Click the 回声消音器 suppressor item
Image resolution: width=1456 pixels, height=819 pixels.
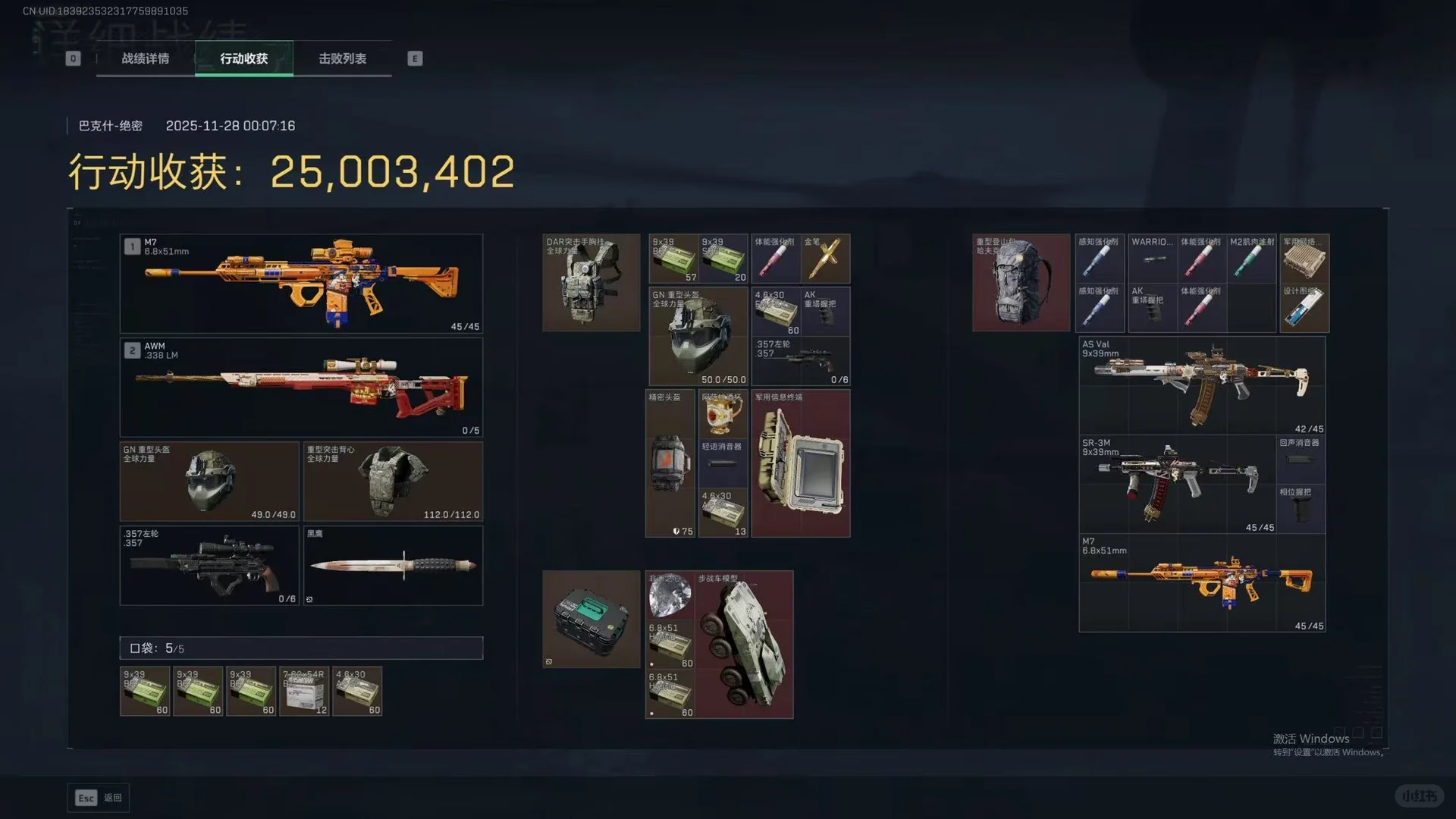coord(1301,458)
